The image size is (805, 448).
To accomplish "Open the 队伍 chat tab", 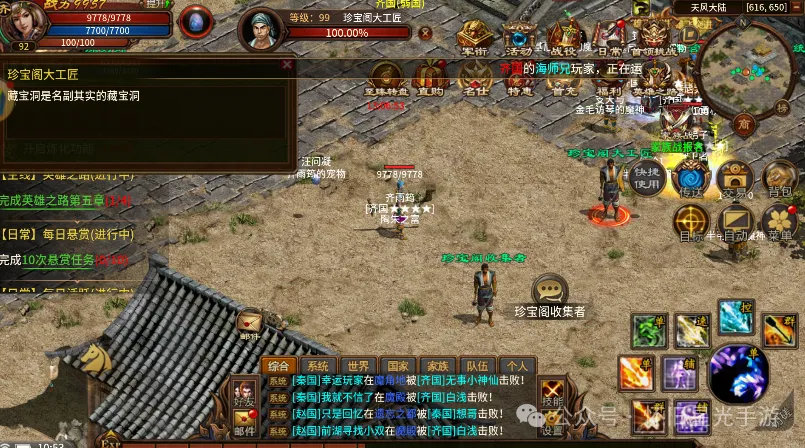I will click(x=476, y=366).
